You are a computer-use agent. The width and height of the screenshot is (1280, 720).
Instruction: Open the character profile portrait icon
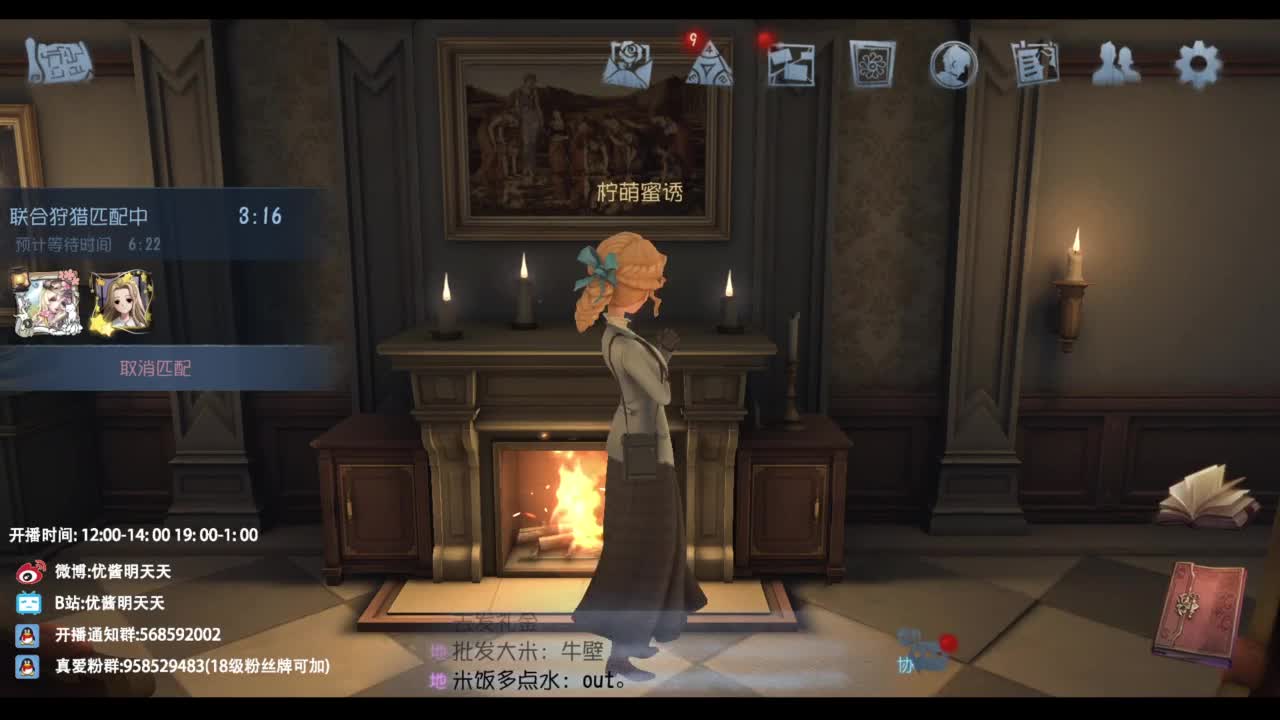coord(953,62)
